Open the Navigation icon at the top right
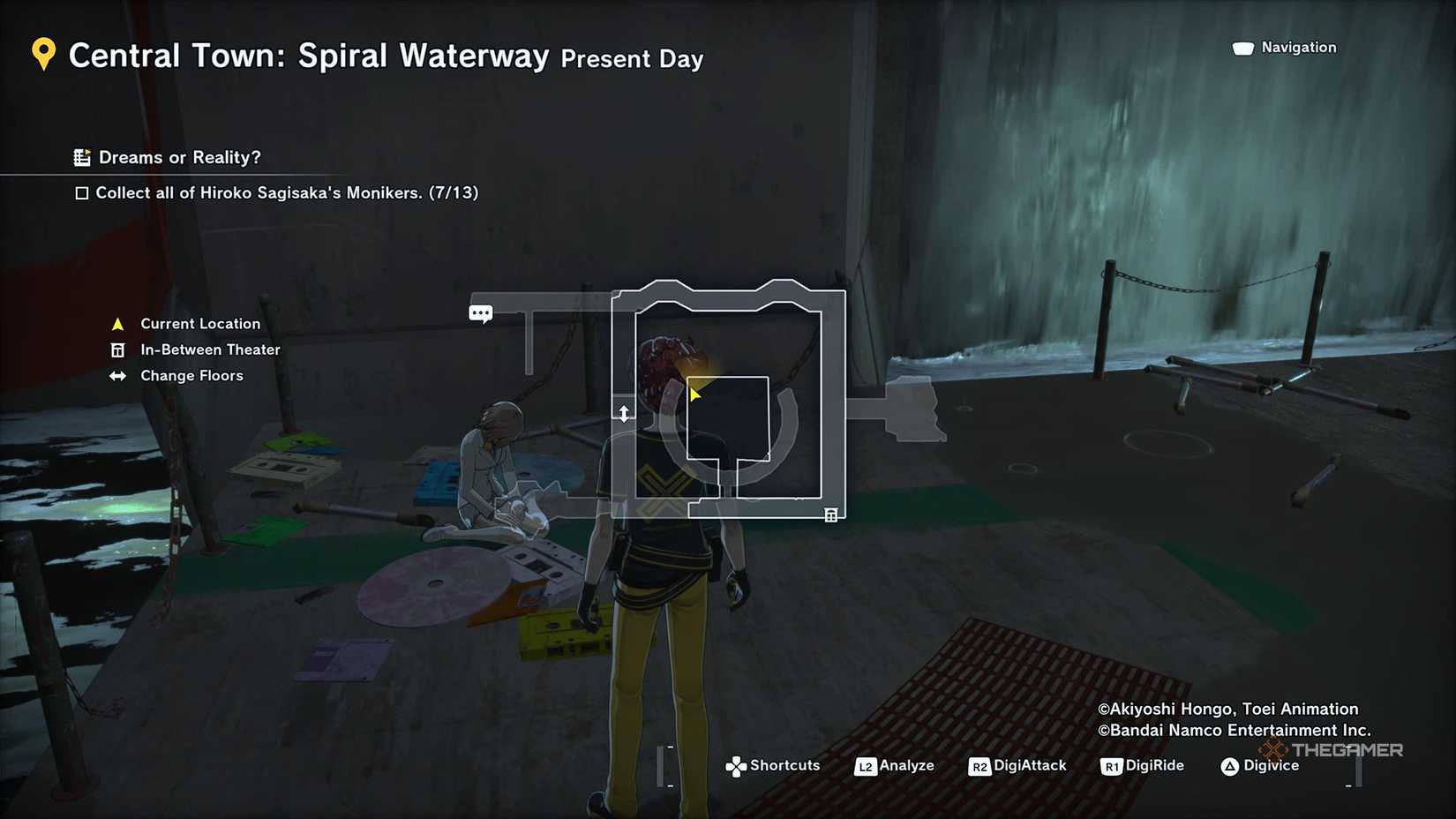The height and width of the screenshot is (819, 1456). (x=1244, y=48)
